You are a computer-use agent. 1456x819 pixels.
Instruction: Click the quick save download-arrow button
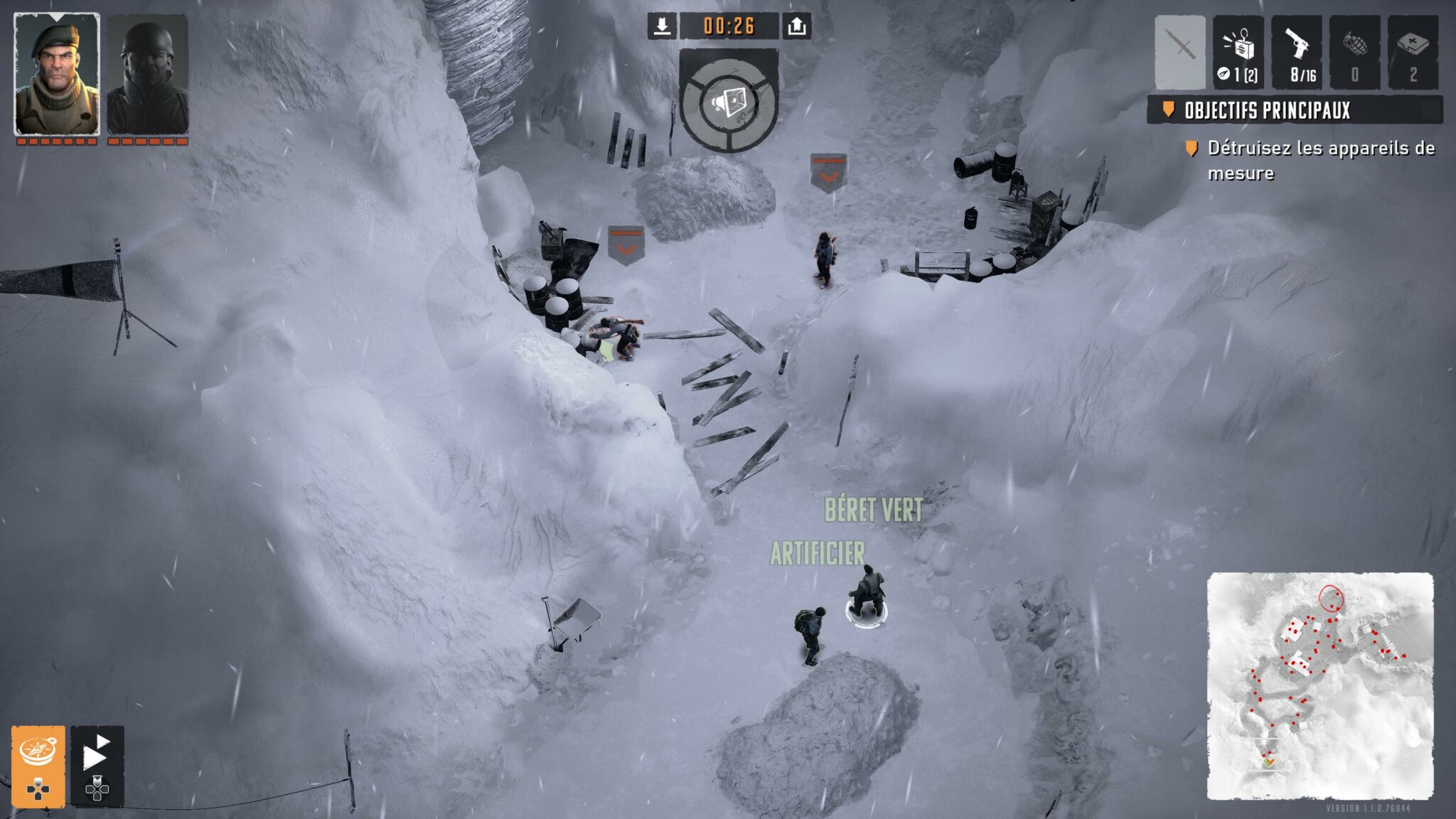pyautogui.click(x=662, y=26)
